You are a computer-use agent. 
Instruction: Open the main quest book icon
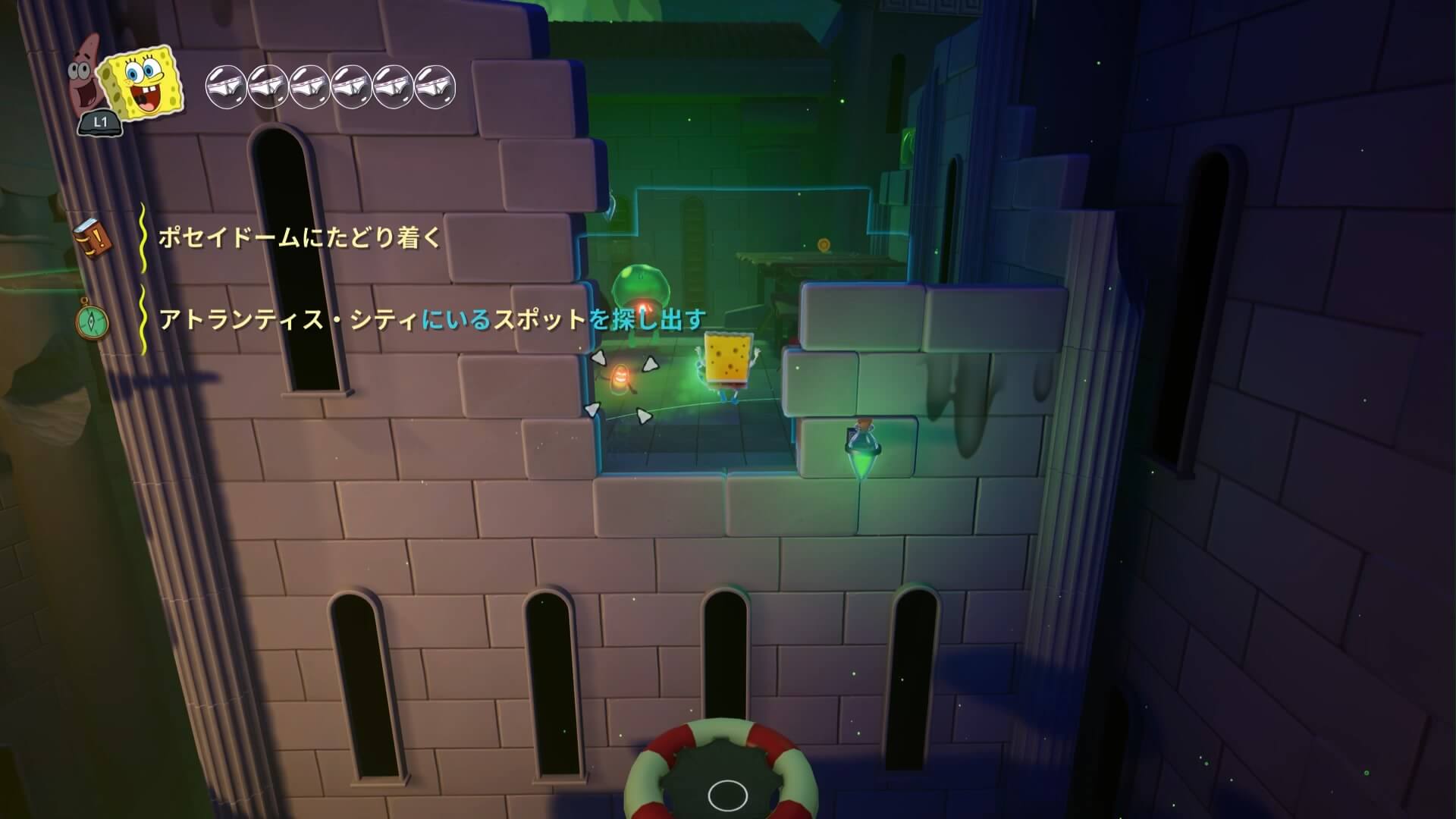(93, 238)
